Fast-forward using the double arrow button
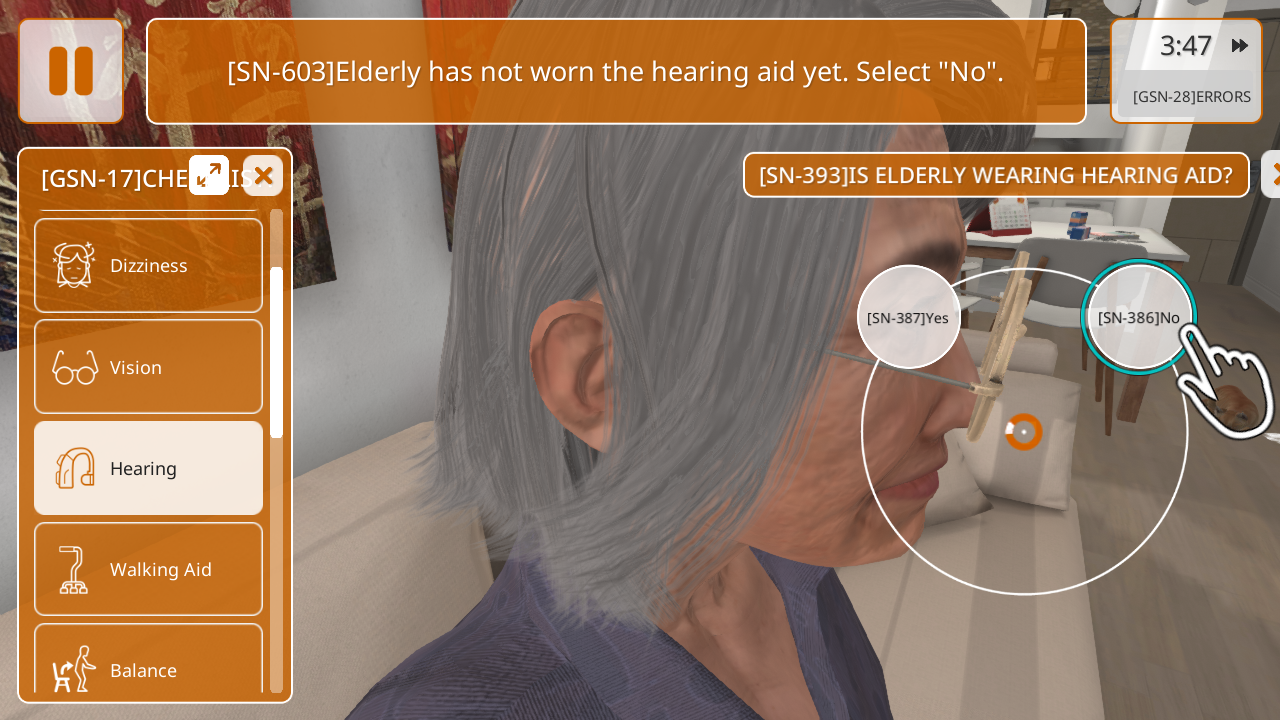 click(1240, 46)
